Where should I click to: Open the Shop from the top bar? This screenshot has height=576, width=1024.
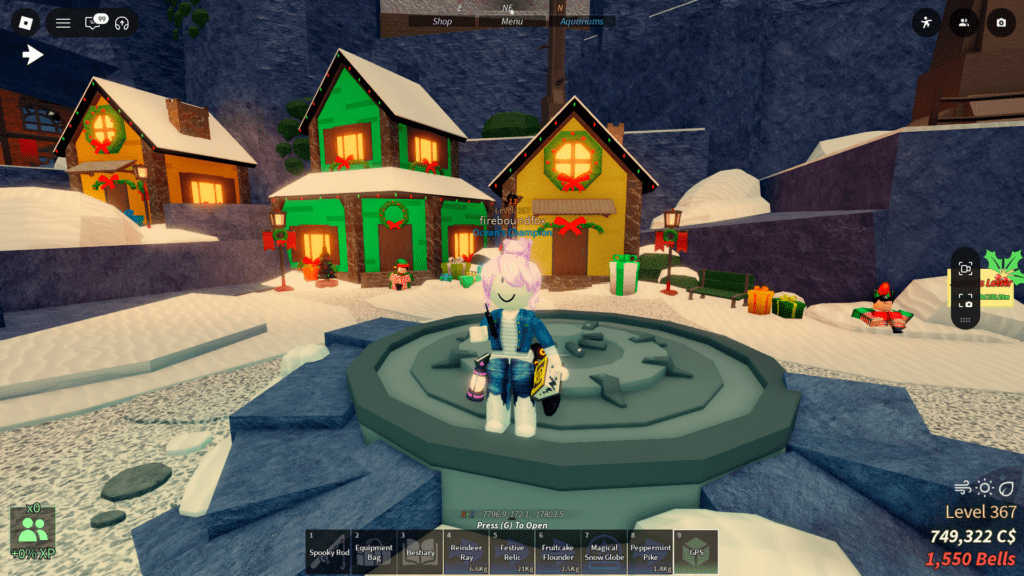[442, 21]
